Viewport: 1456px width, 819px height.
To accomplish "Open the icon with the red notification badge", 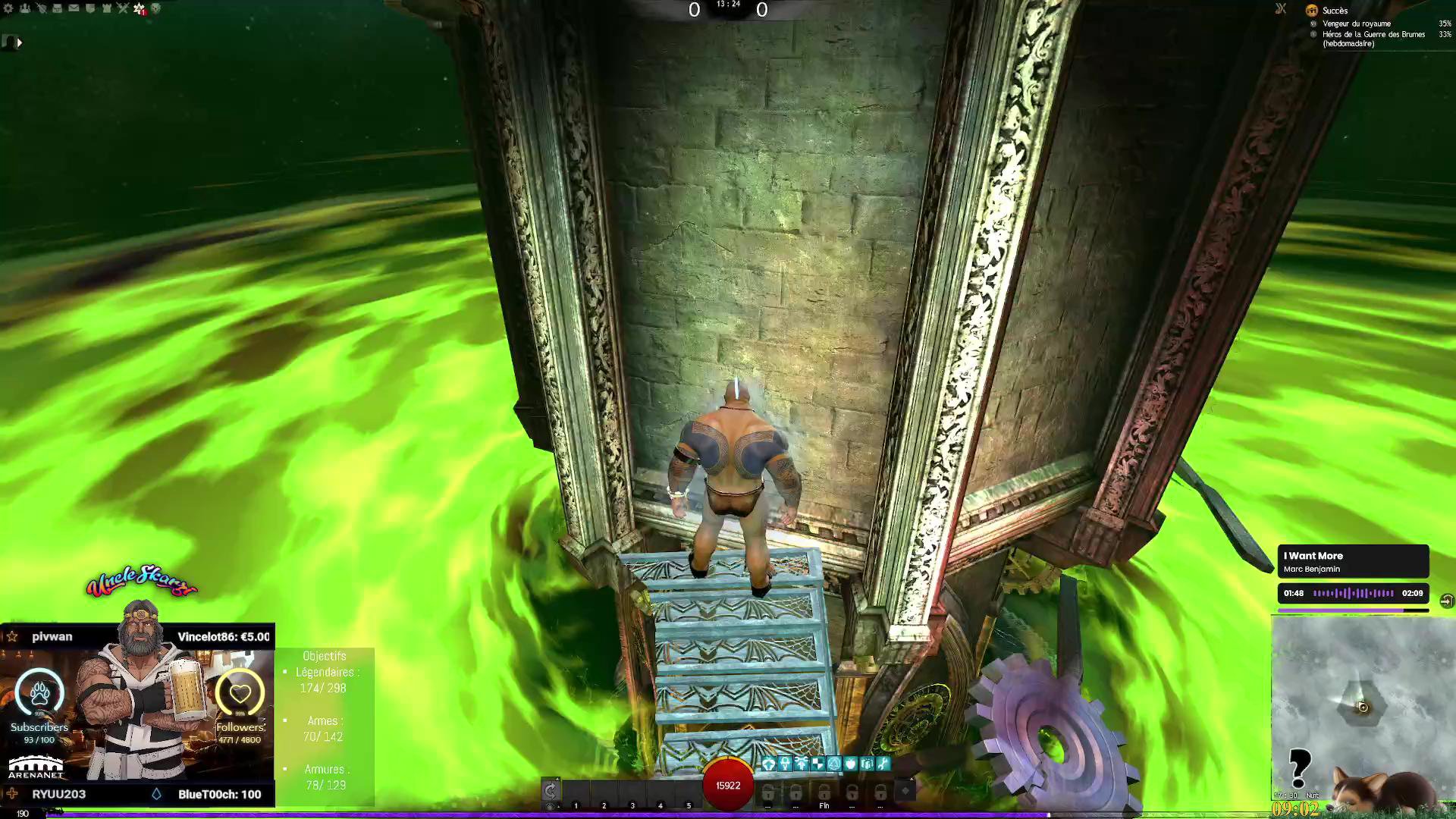I will (140, 9).
